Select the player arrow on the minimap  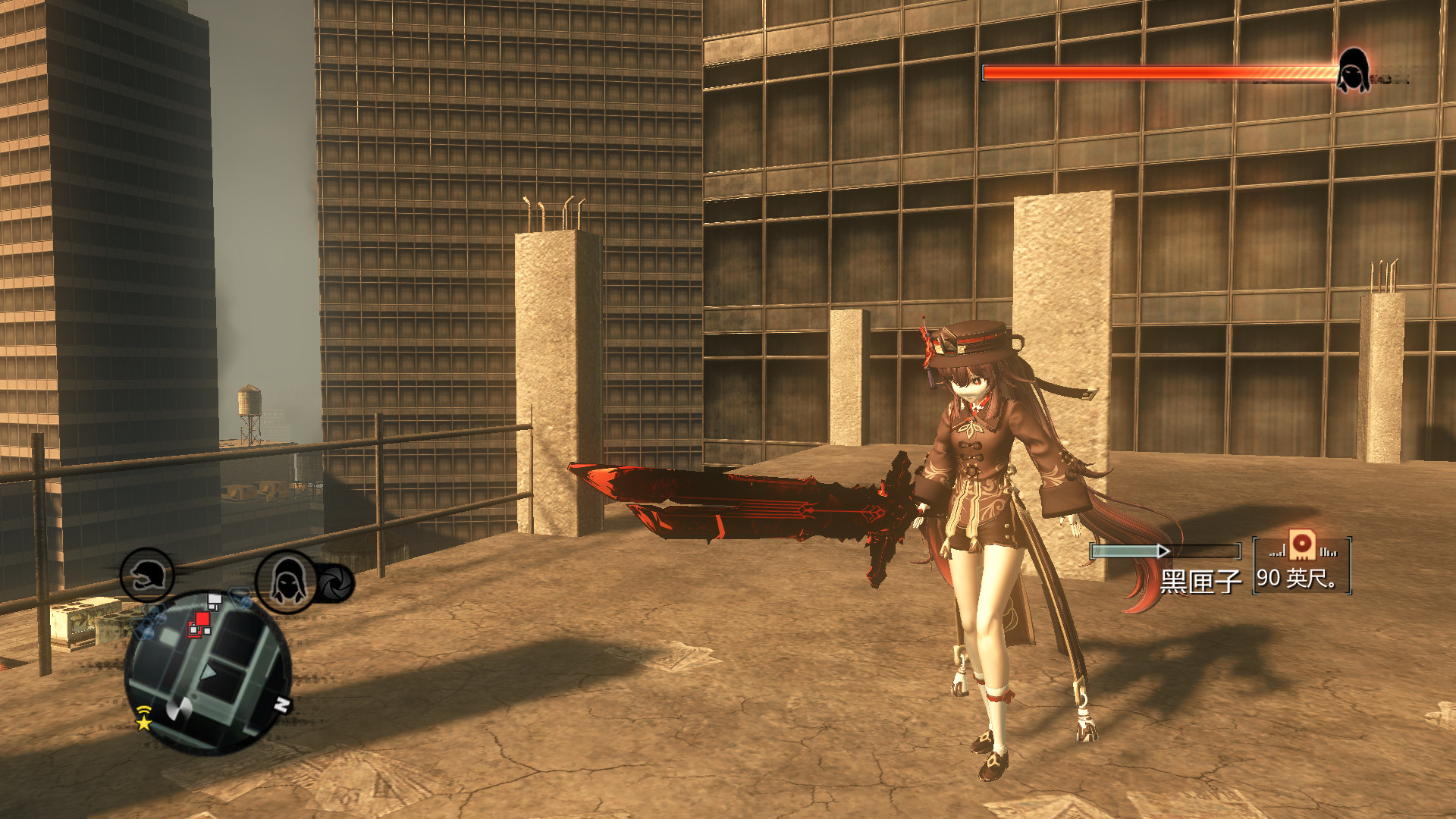[208, 673]
